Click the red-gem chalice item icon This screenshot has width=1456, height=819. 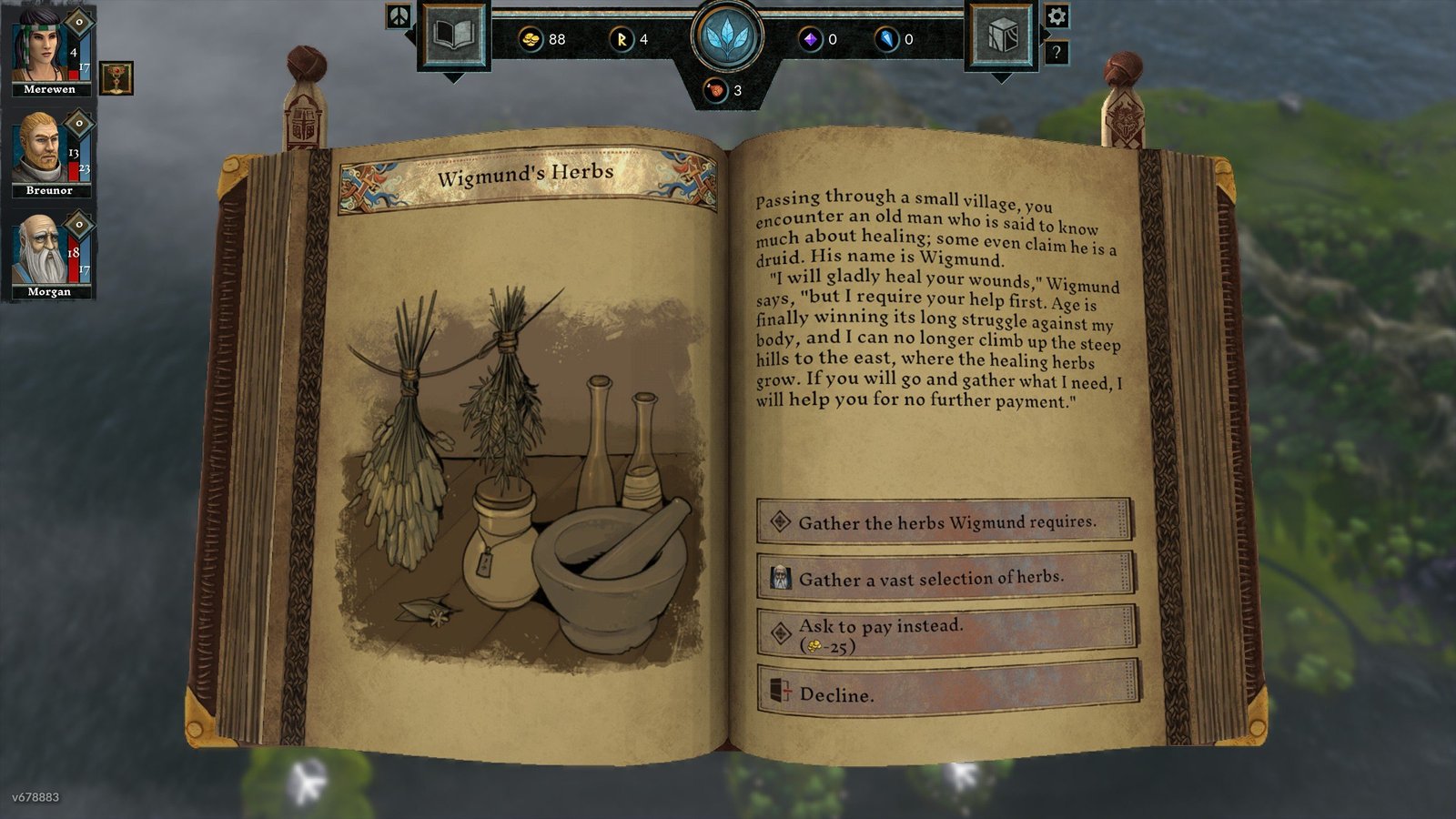[116, 79]
